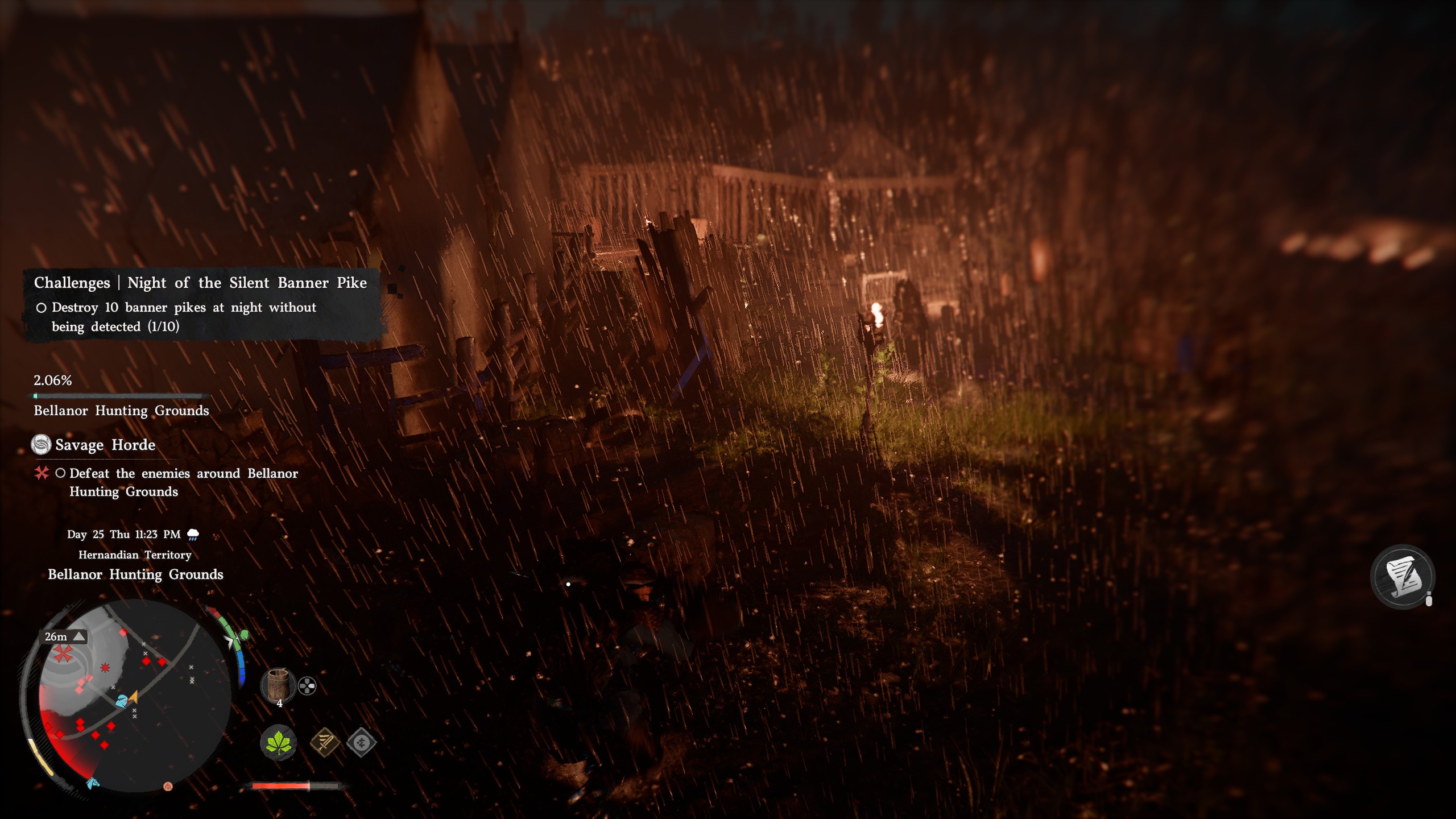The height and width of the screenshot is (819, 1456).
Task: Select the blue horse marker on minimap edge
Action: [x=93, y=784]
